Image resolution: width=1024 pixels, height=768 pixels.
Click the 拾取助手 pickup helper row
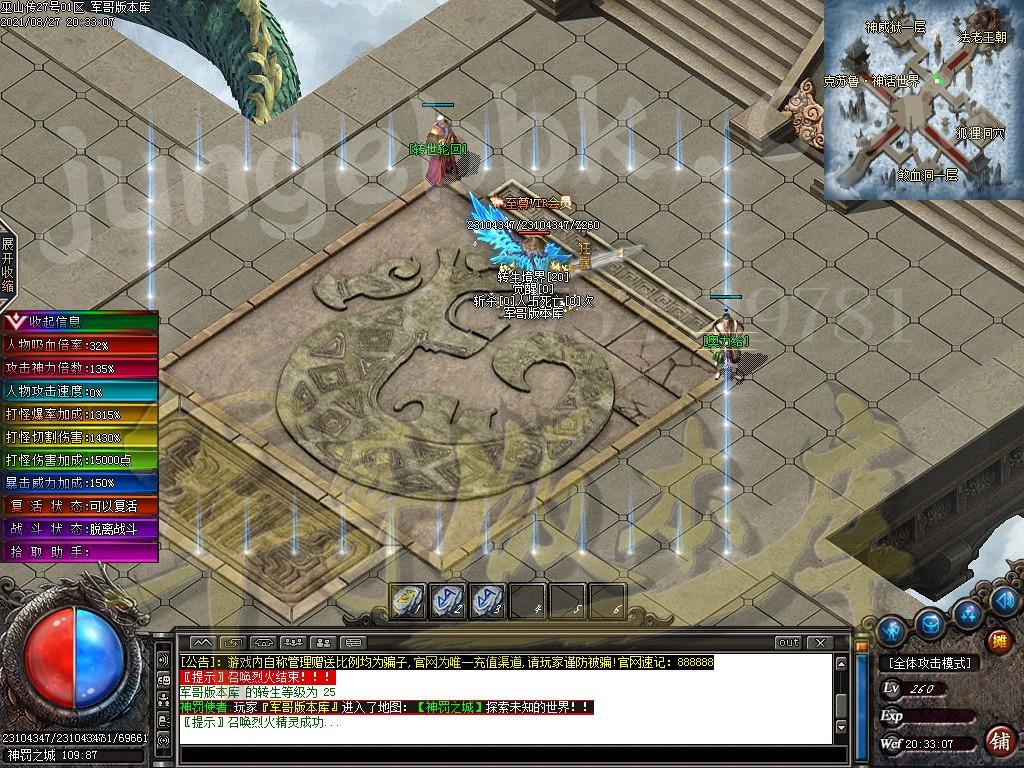click(78, 552)
